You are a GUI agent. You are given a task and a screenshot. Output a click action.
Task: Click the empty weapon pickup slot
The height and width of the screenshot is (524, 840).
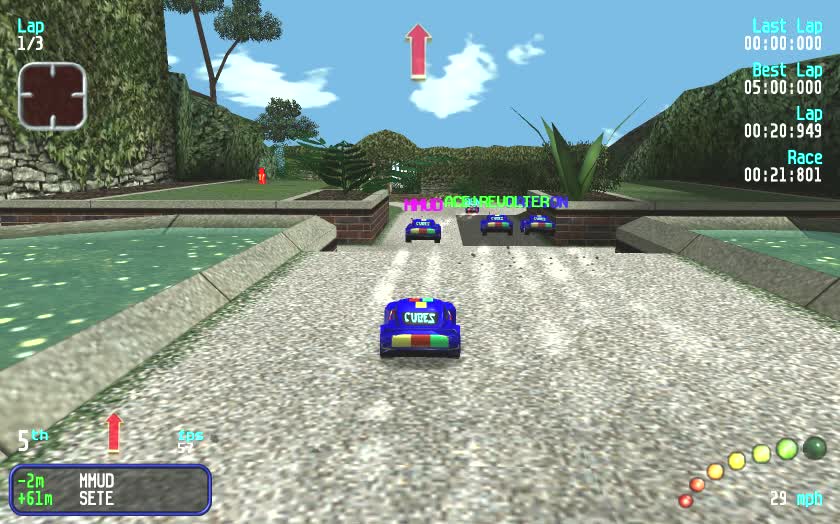tap(52, 96)
